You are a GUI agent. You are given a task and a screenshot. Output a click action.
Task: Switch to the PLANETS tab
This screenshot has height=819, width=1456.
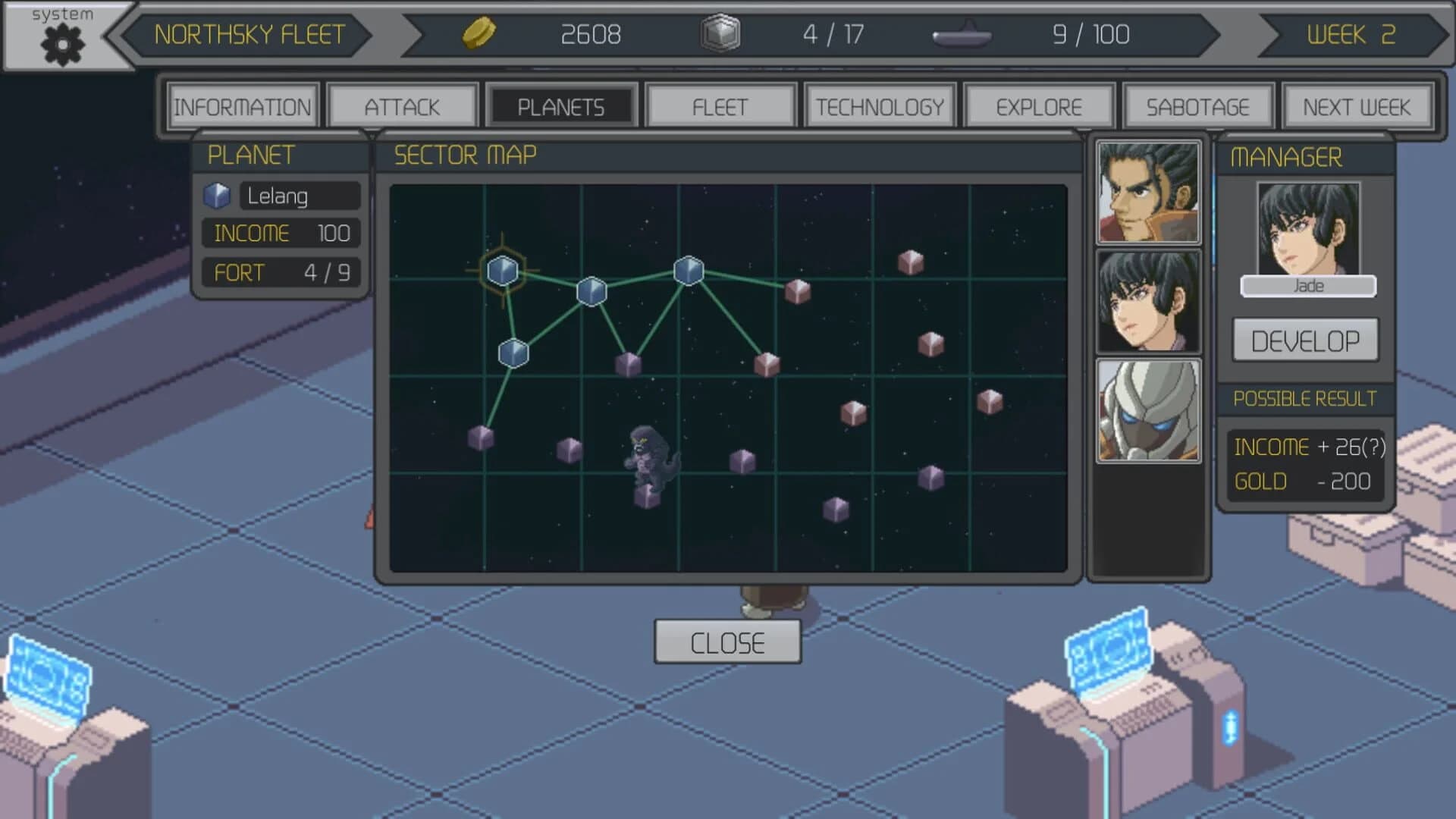point(562,105)
